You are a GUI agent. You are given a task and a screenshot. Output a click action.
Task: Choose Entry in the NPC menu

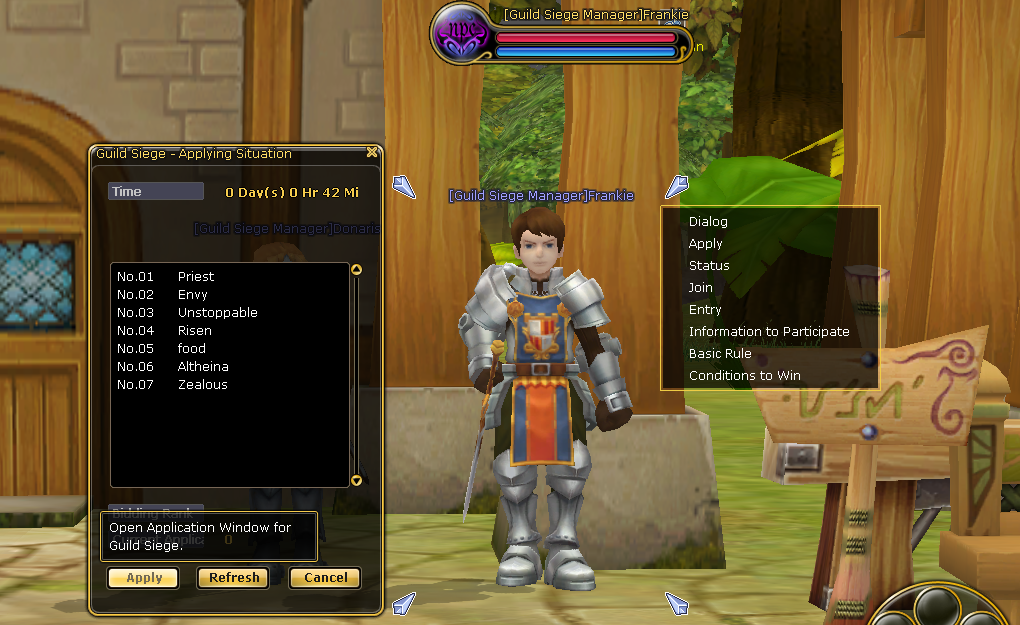click(705, 310)
